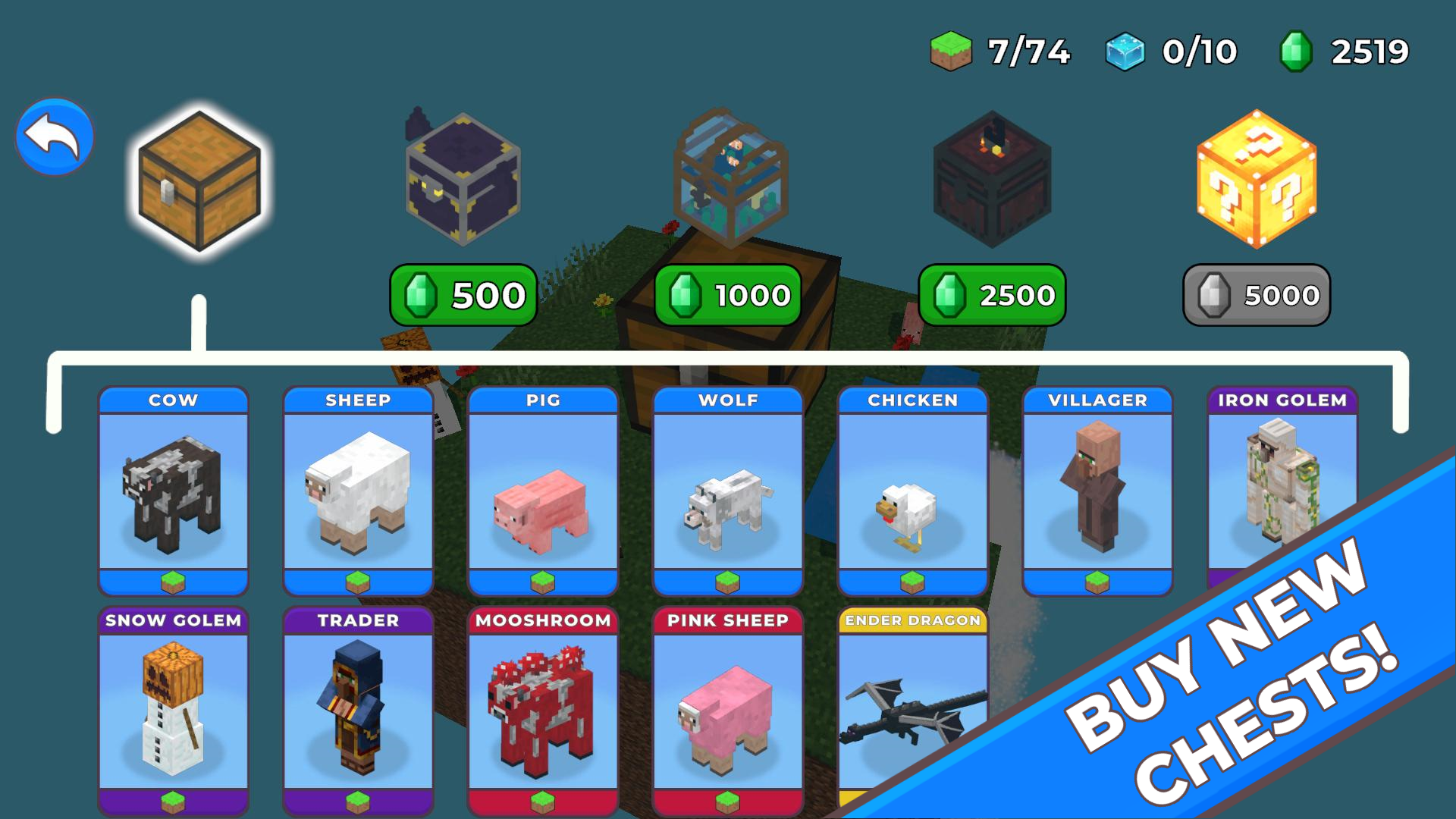1456x819 pixels.
Task: Buy the chest priced at 2500 emeralds
Action: (992, 296)
